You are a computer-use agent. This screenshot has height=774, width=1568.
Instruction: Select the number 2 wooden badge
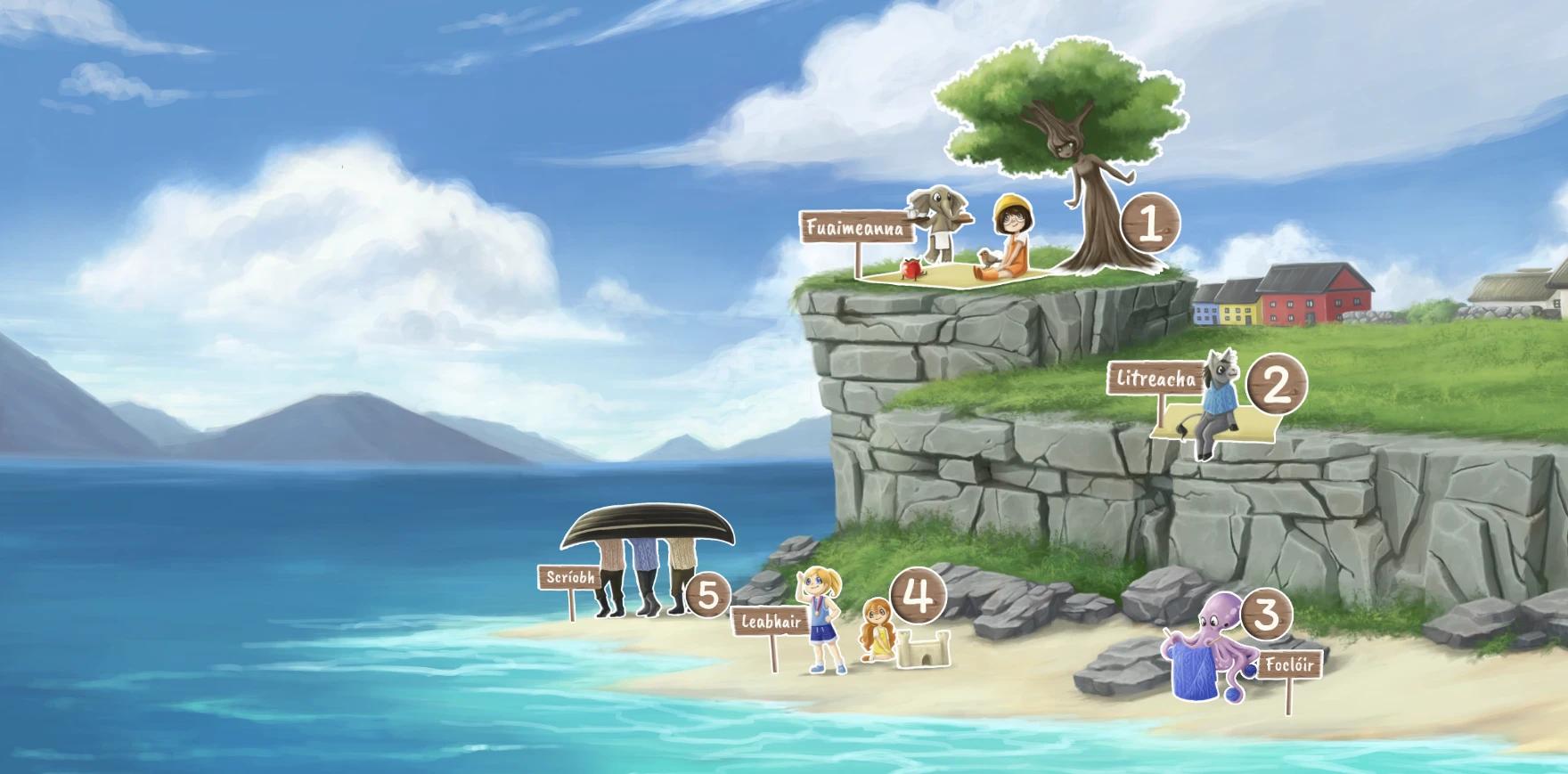pyautogui.click(x=1276, y=387)
